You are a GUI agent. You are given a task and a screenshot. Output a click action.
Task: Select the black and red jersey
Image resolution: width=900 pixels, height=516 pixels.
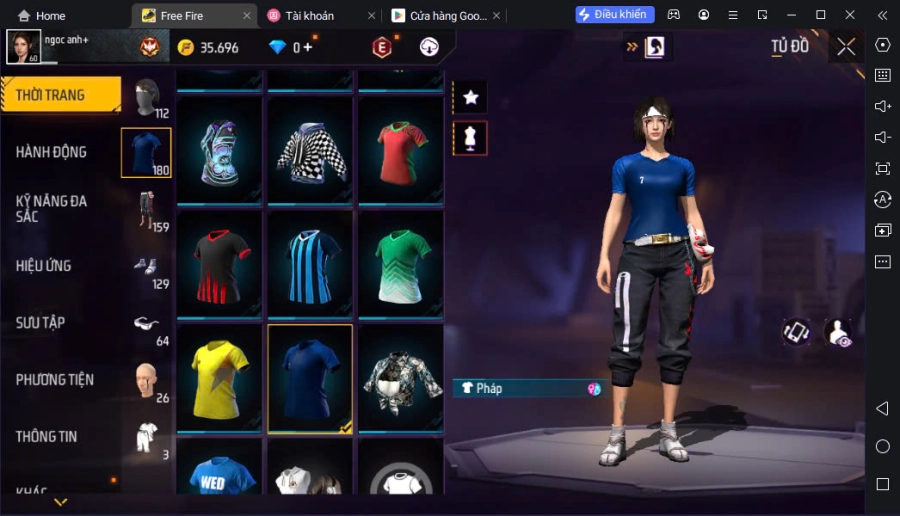coord(220,265)
